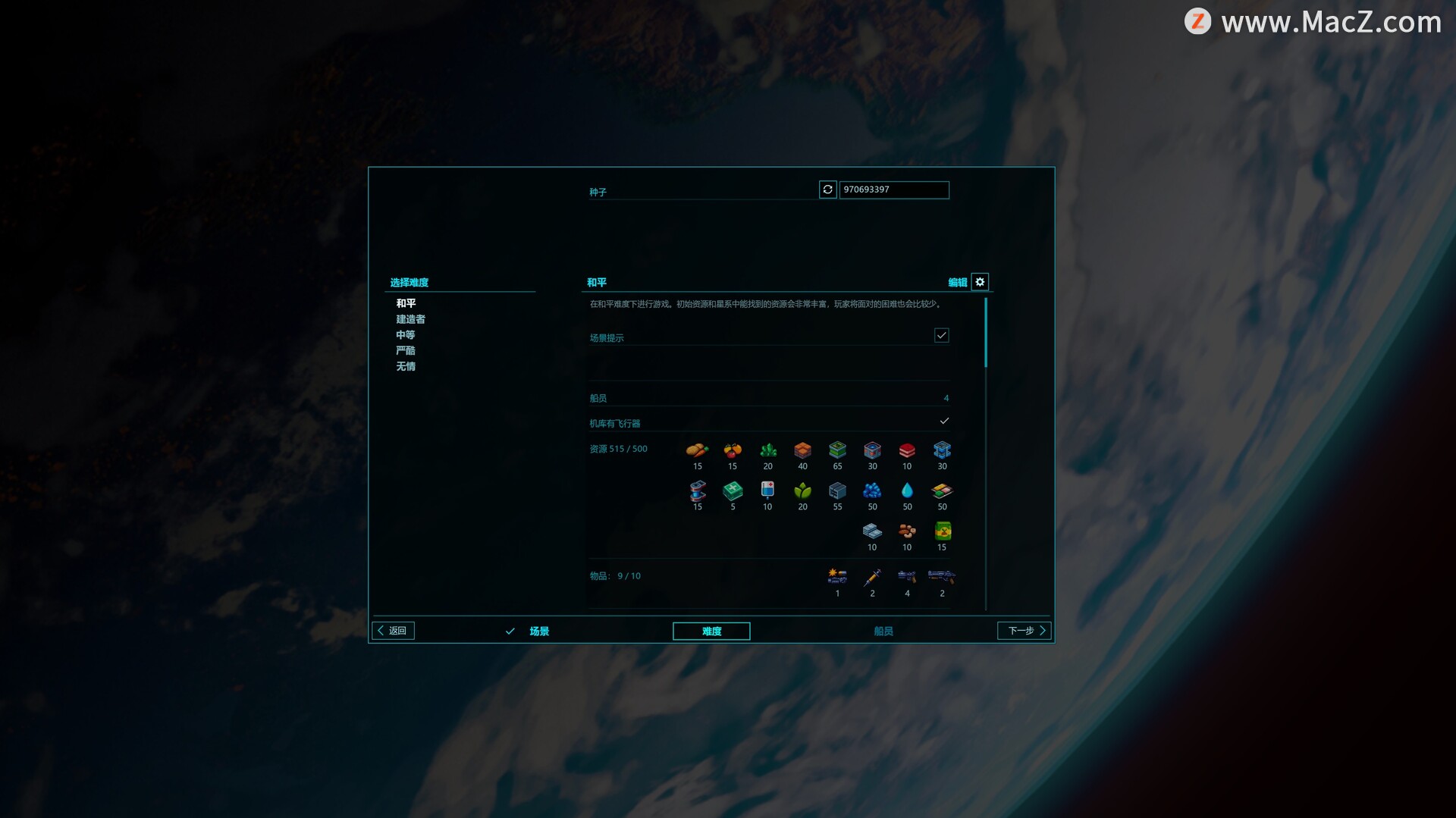Click the difficulty panel's vertical scrollbar
1456x818 pixels.
[x=986, y=334]
